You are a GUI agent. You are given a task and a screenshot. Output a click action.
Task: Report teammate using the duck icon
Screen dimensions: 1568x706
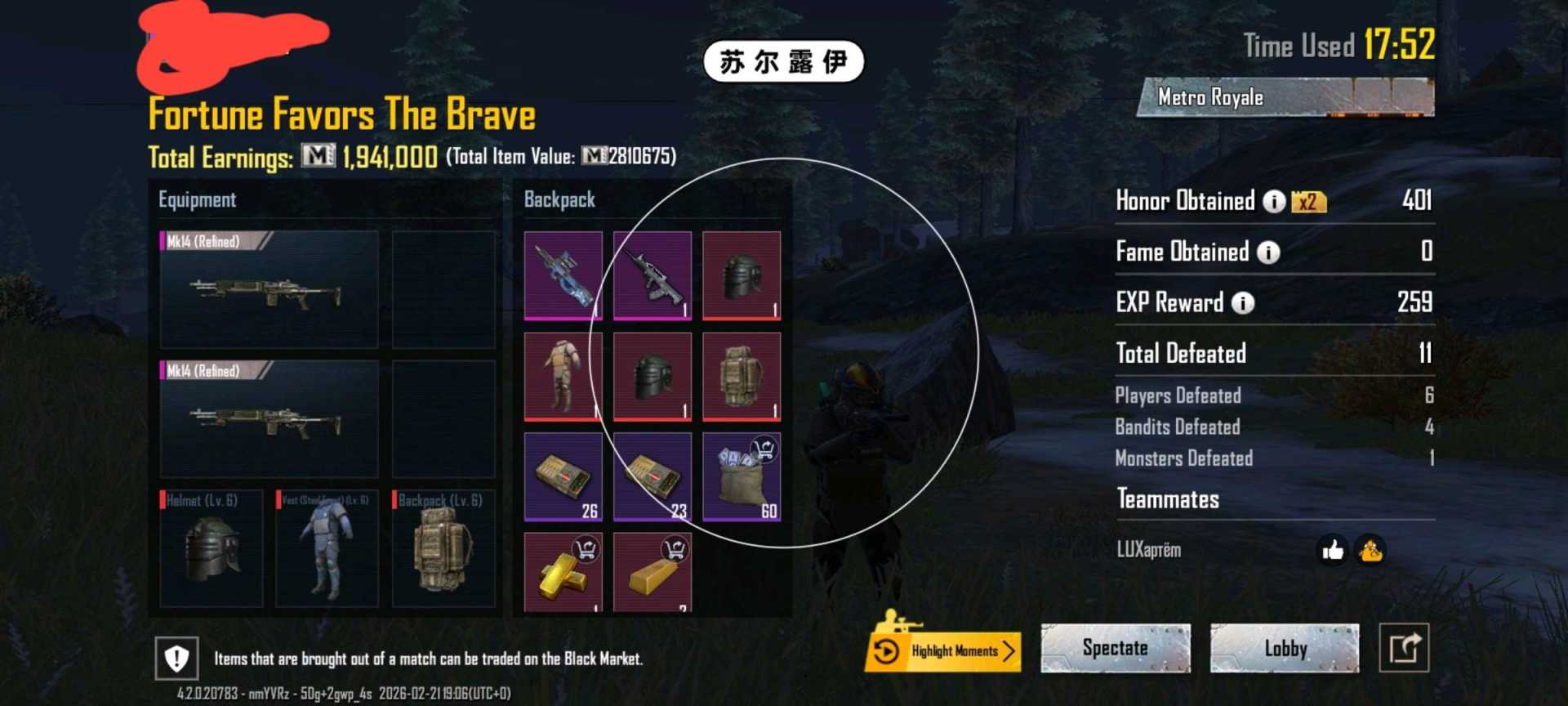coord(1370,551)
